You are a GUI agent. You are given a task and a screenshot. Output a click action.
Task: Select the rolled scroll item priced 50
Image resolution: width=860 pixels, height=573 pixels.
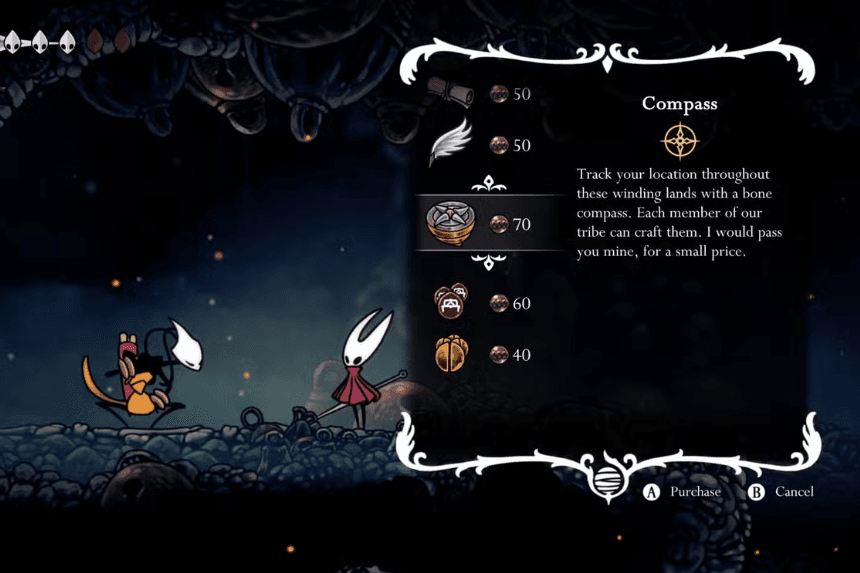[x=454, y=93]
